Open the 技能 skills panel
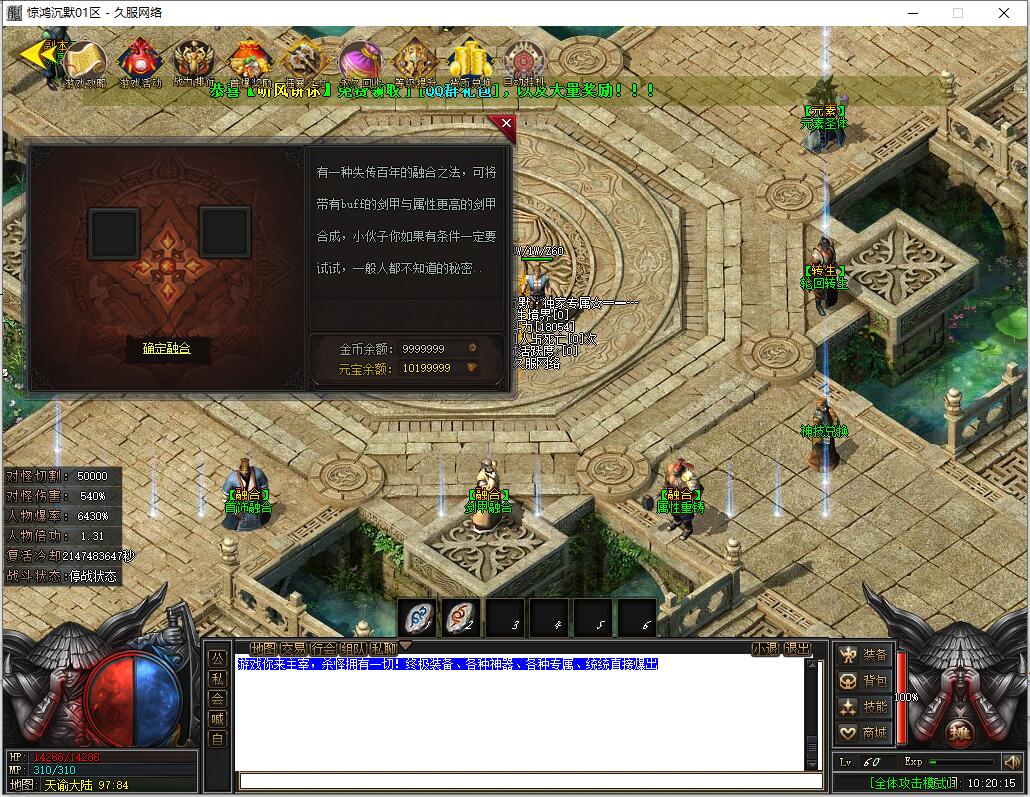 pos(864,707)
